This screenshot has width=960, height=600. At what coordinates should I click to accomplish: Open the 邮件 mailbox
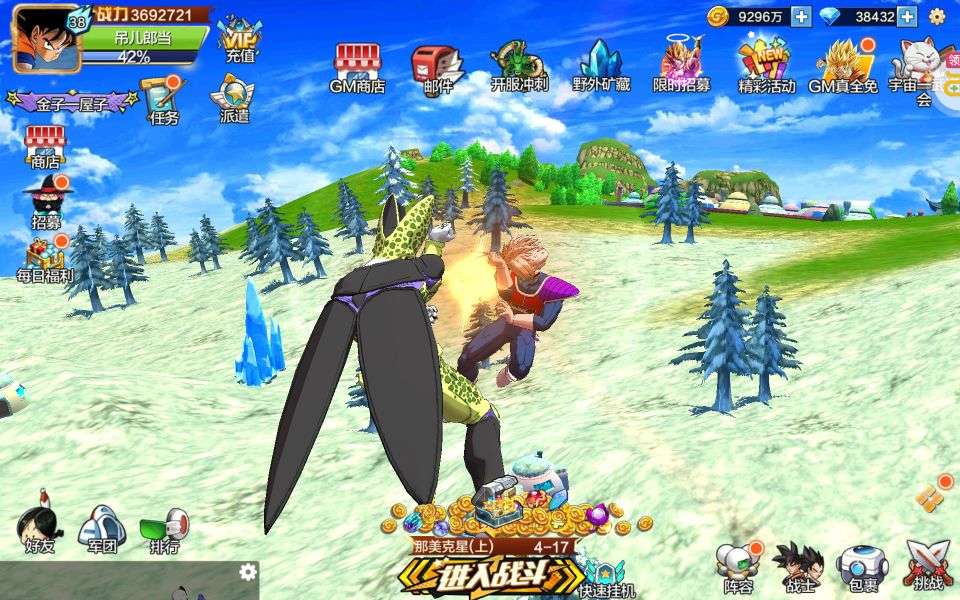point(438,66)
